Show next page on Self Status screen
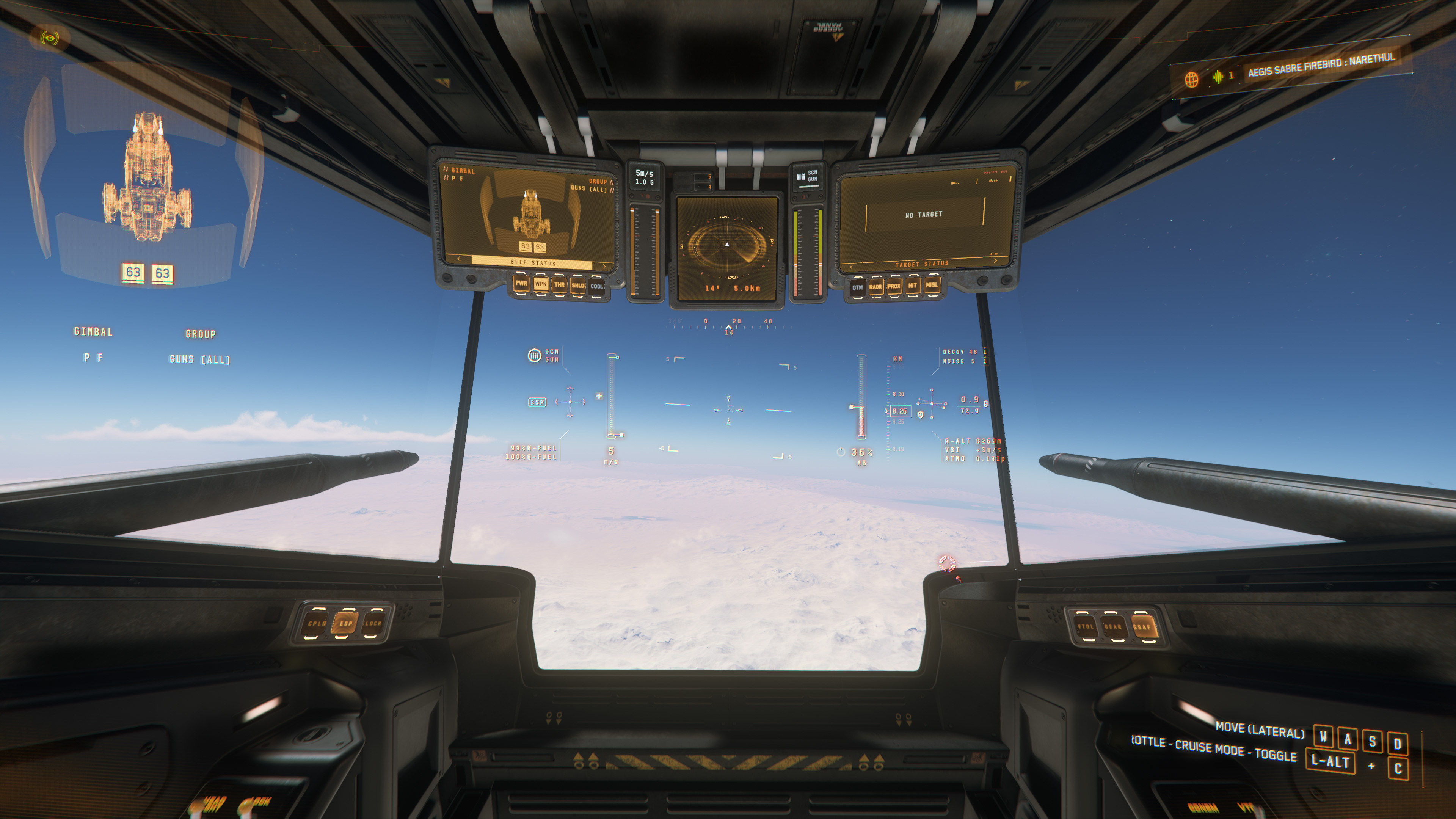Viewport: 1456px width, 819px height. 604,266
